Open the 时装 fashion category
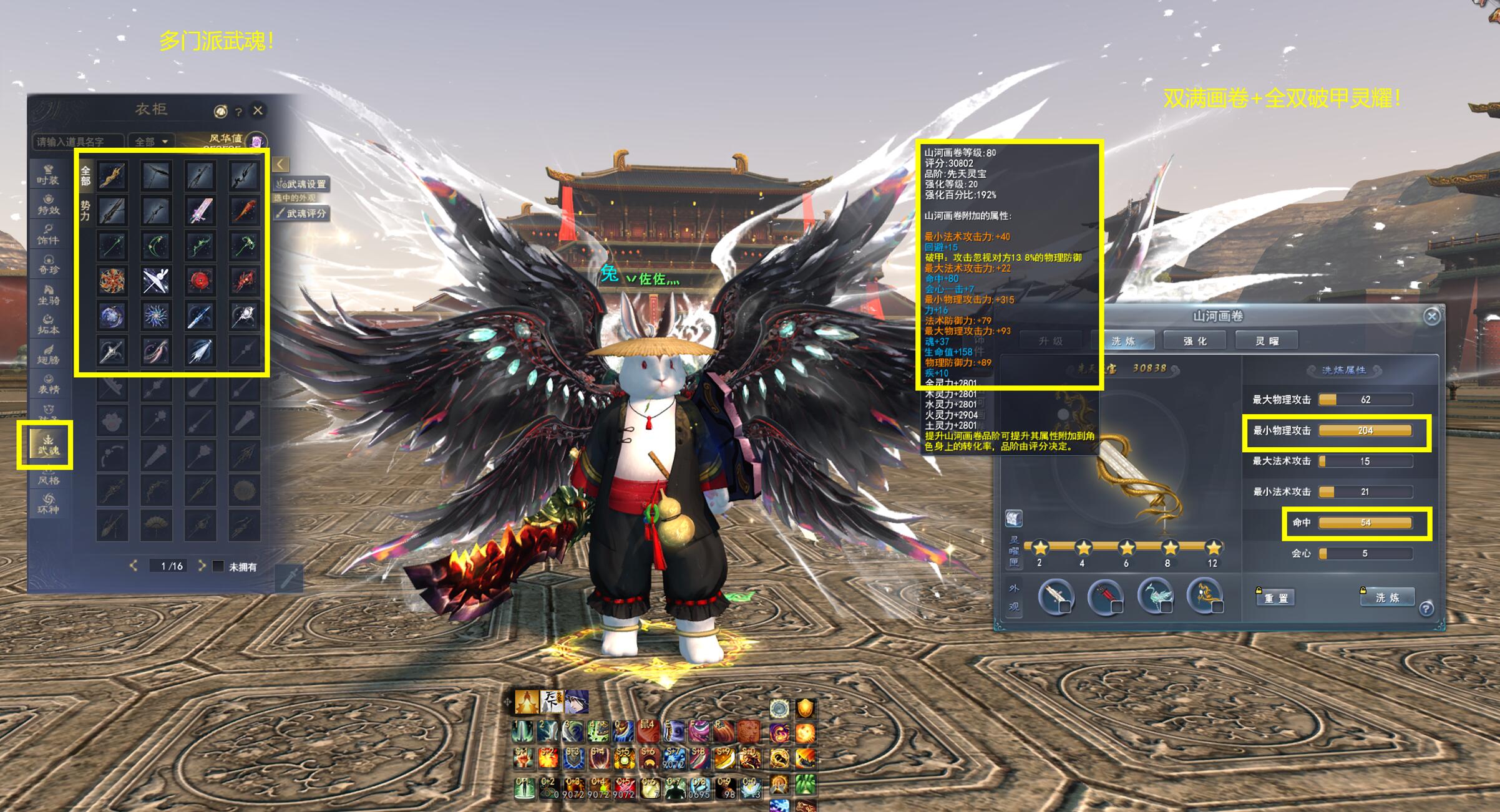The height and width of the screenshot is (812, 1500). tap(48, 174)
